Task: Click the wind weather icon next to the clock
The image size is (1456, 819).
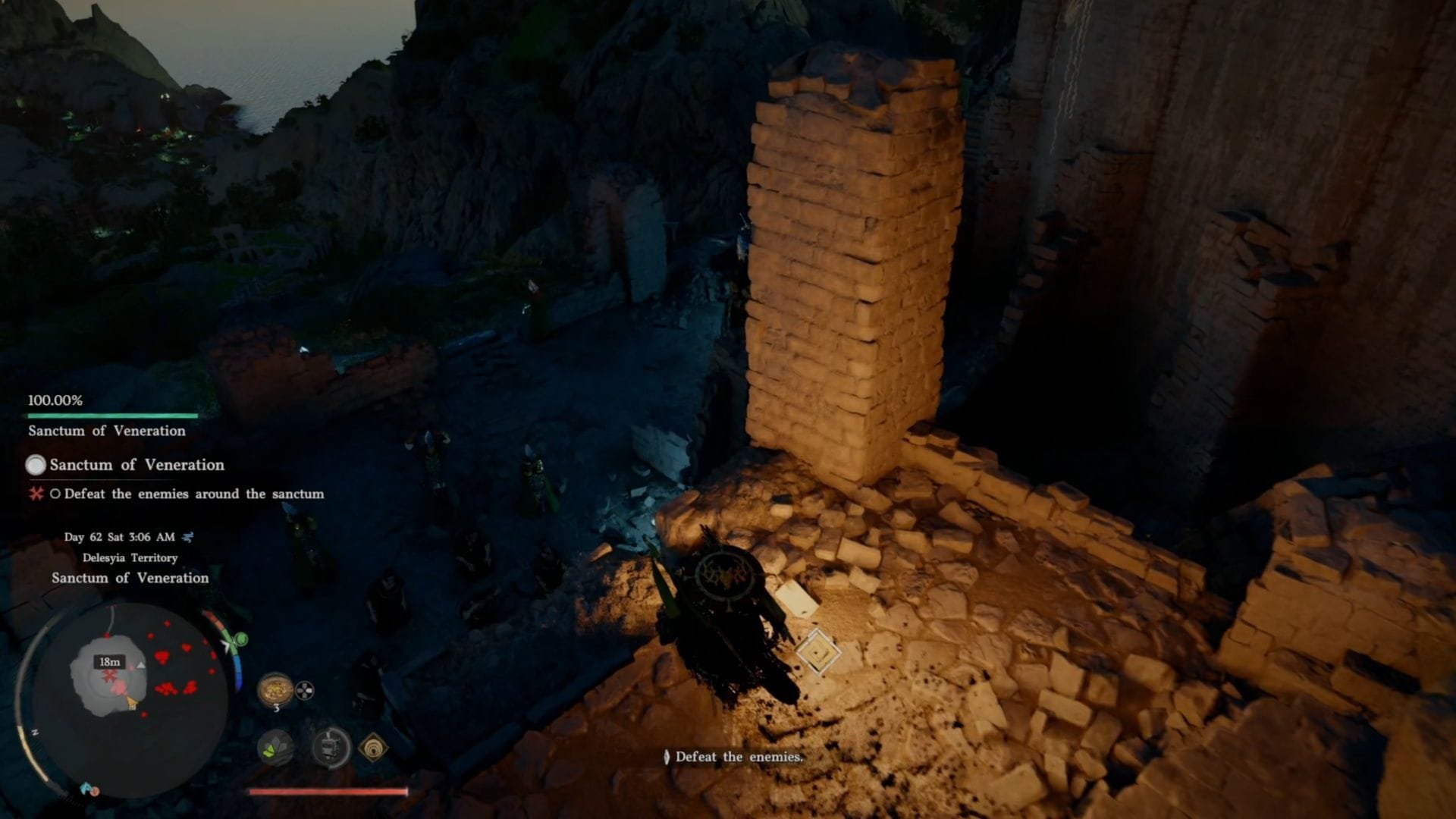Action: coord(187,538)
